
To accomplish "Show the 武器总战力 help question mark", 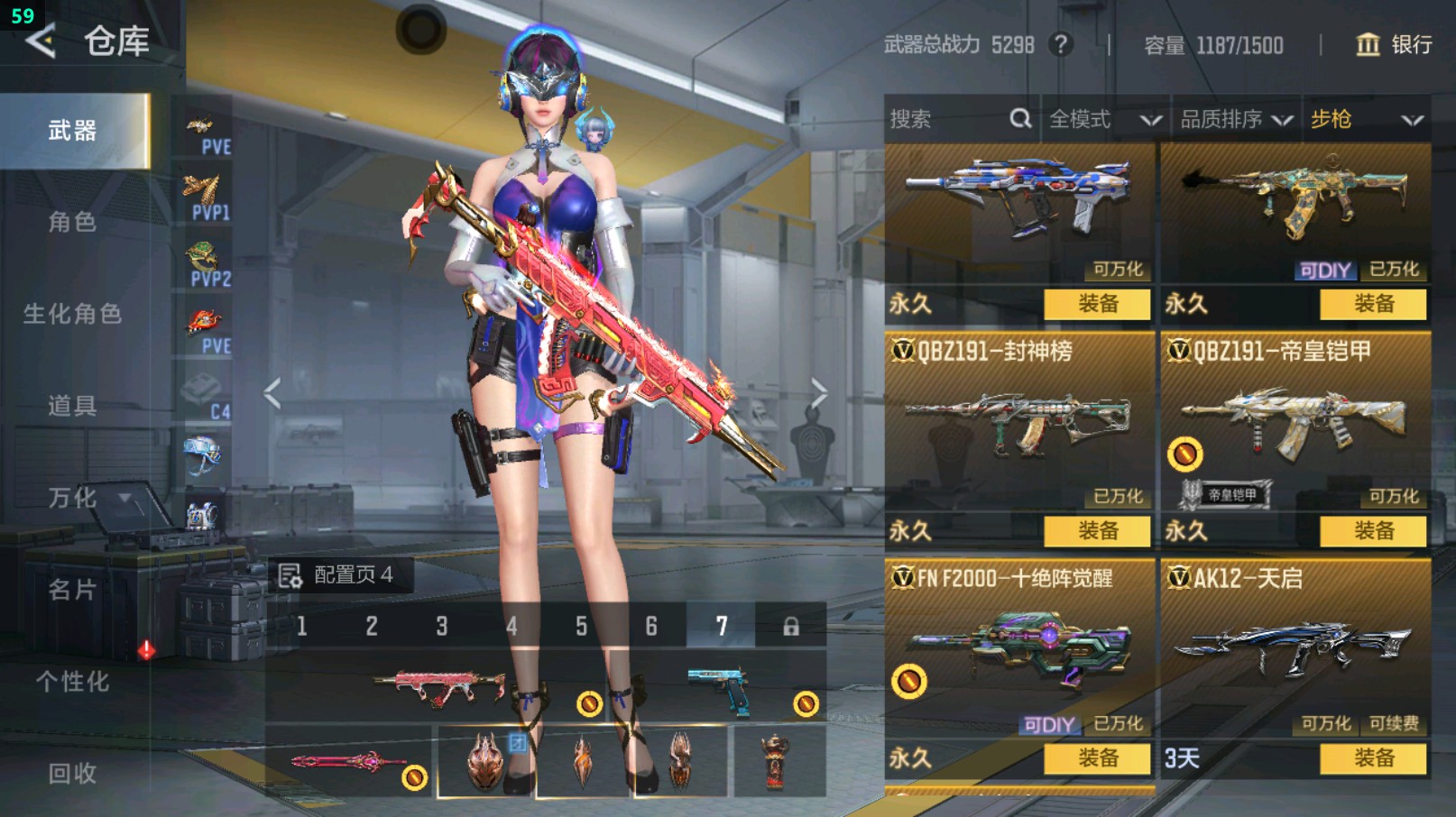I will pos(1062,44).
